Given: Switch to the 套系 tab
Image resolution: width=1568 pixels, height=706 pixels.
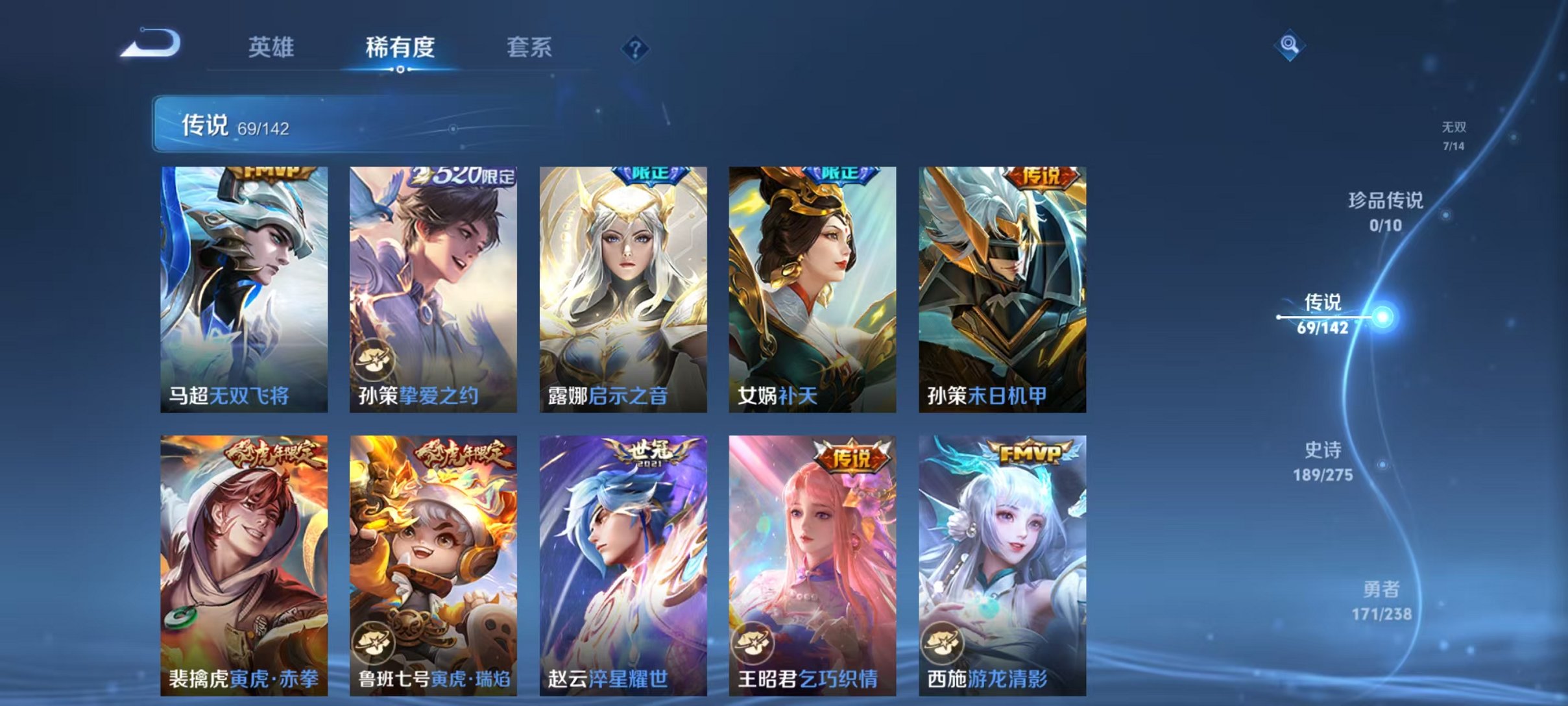Looking at the screenshot, I should 530,47.
